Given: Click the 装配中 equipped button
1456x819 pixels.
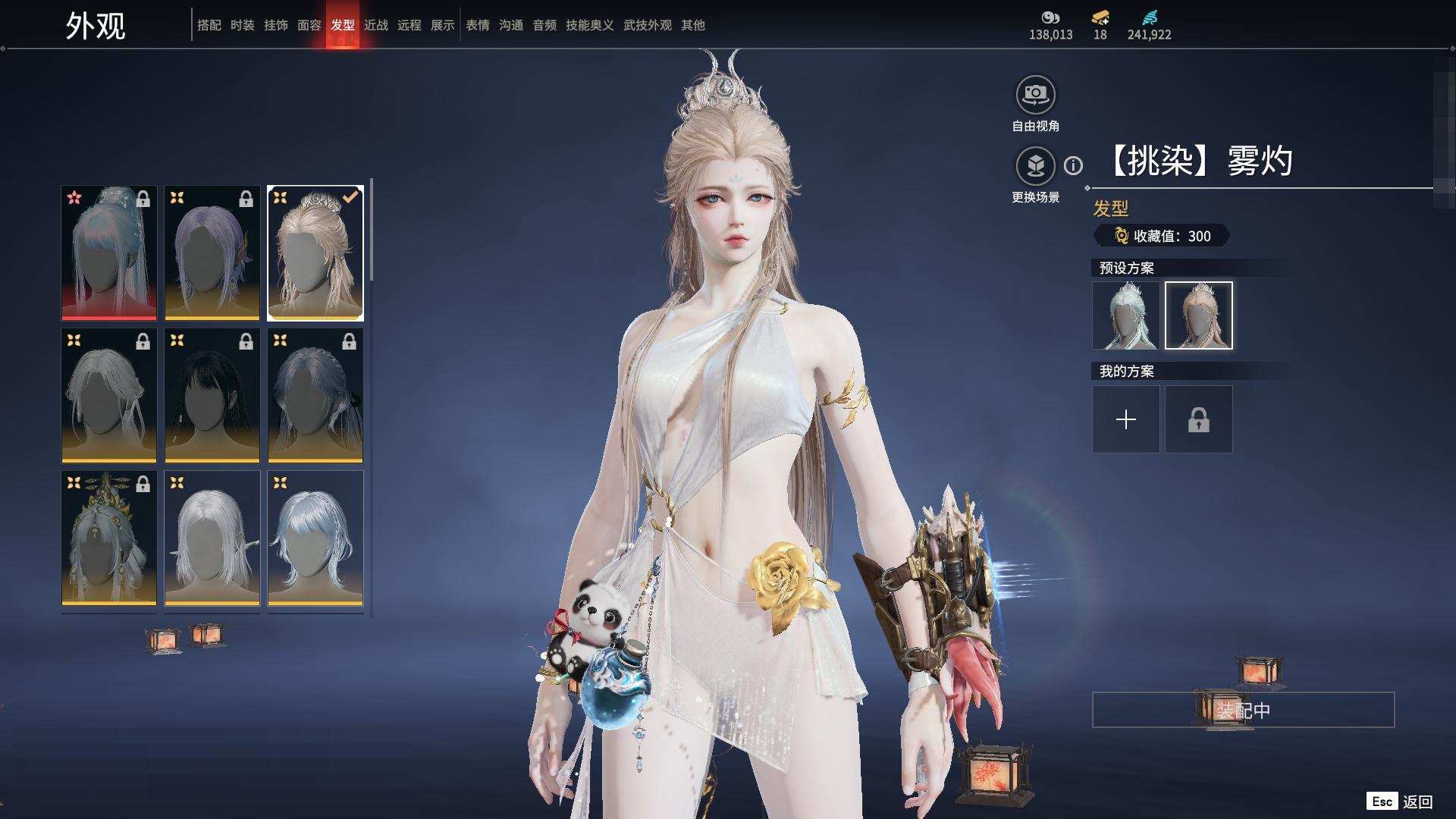Looking at the screenshot, I should 1242,710.
